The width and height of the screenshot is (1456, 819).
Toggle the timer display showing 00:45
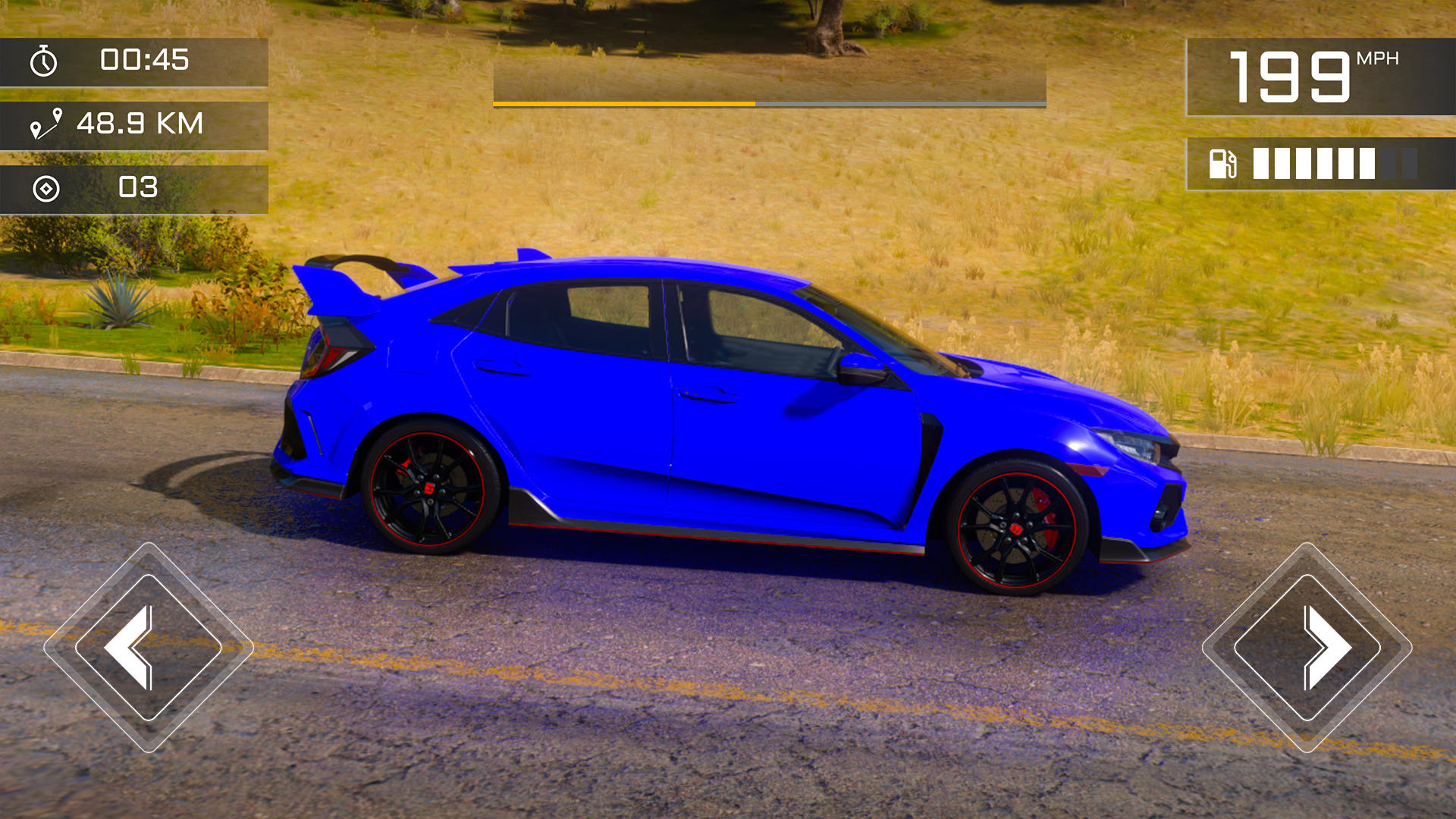tap(144, 62)
